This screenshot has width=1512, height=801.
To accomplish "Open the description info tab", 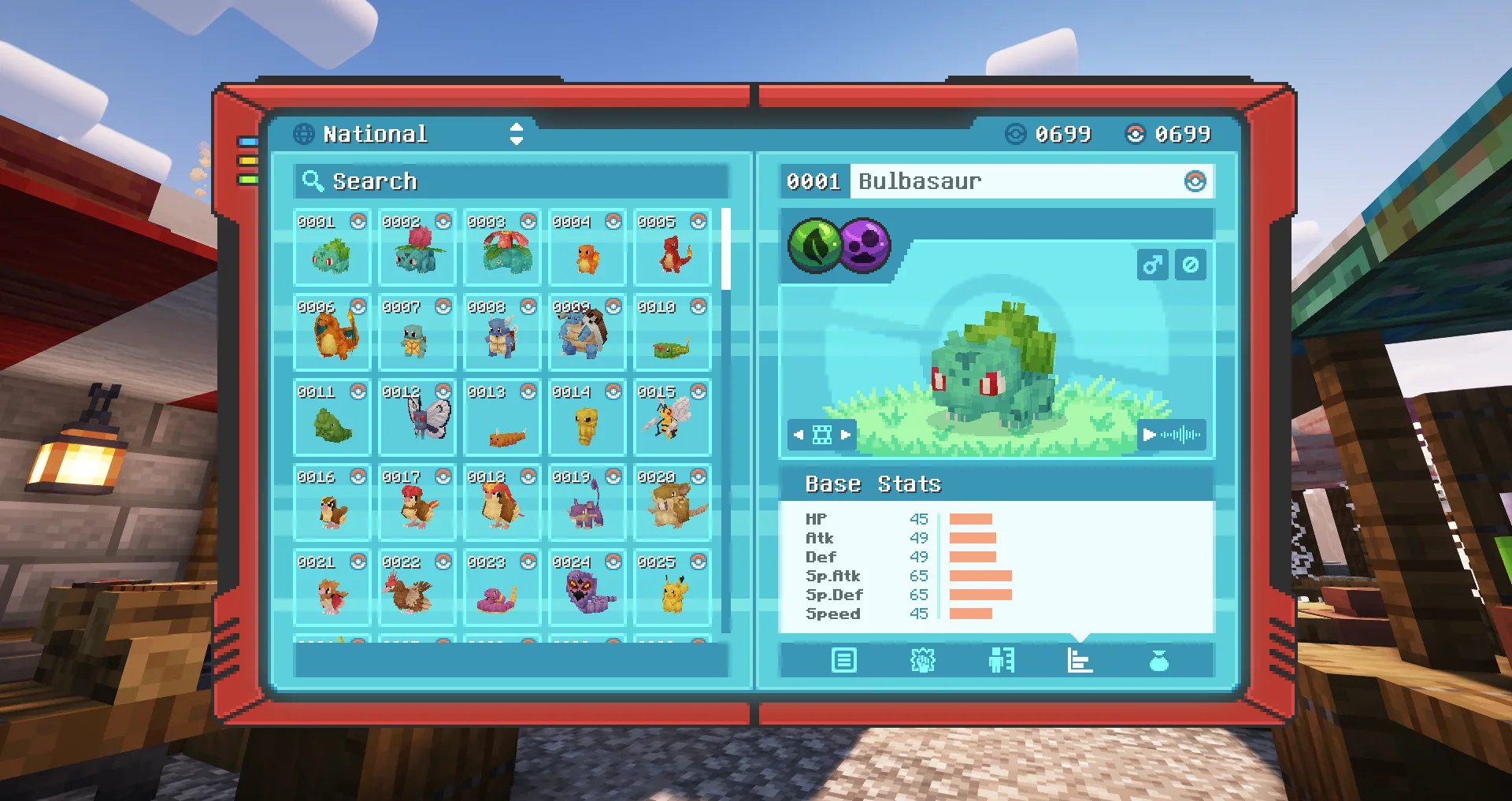I will (x=844, y=660).
